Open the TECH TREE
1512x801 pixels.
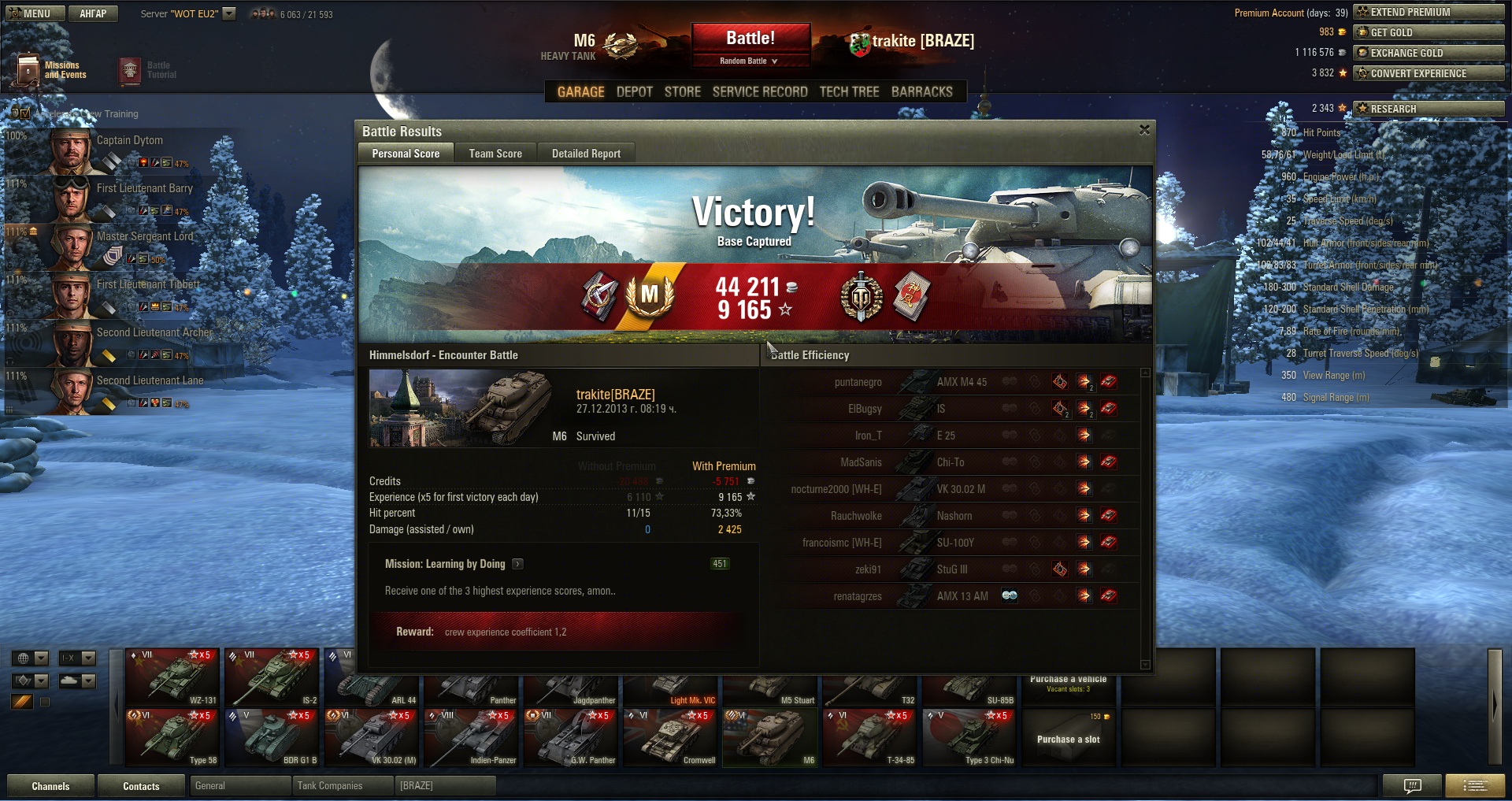(x=849, y=92)
